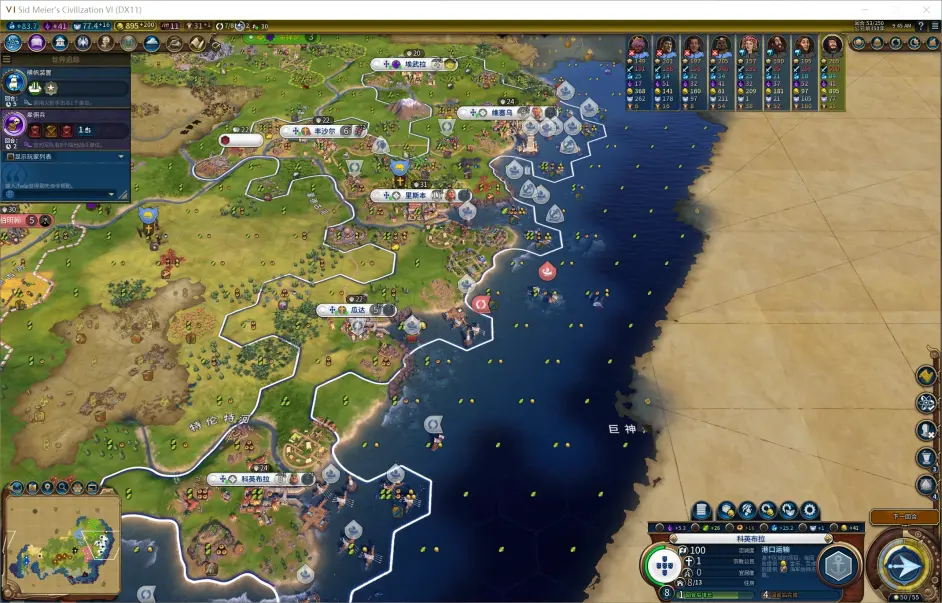Open the government screen icon
Image resolution: width=942 pixels, height=603 pixels.
point(59,43)
